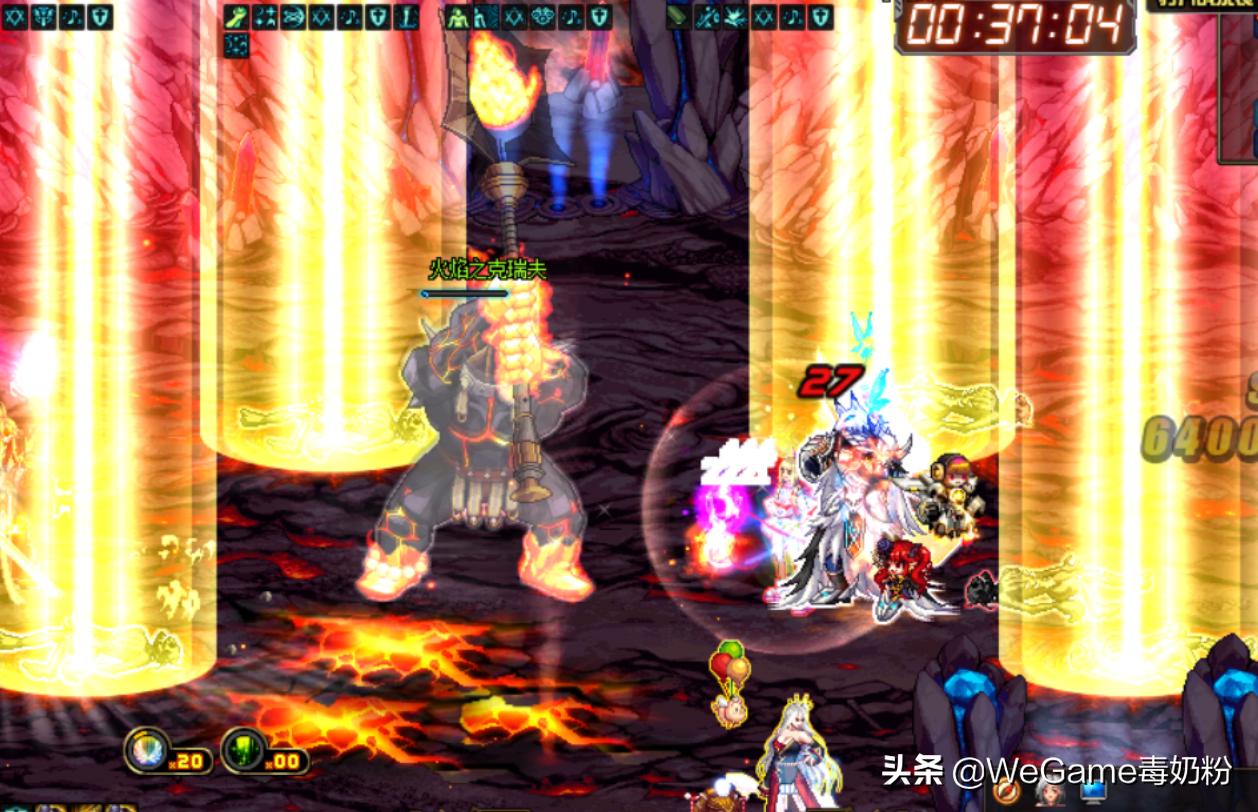This screenshot has height=812, width=1258.
Task: Select the green potion consumable slot
Action: coord(243,749)
